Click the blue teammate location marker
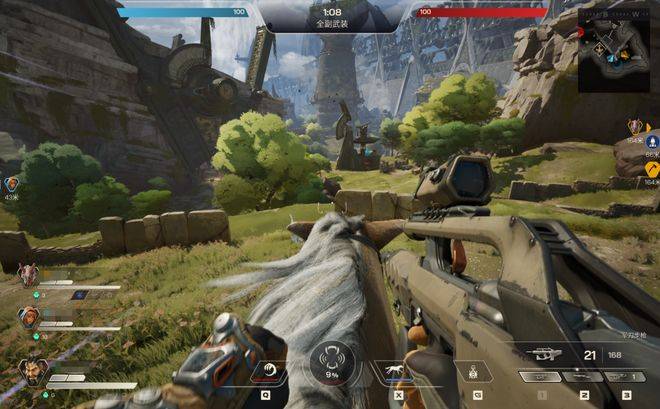 [651, 141]
